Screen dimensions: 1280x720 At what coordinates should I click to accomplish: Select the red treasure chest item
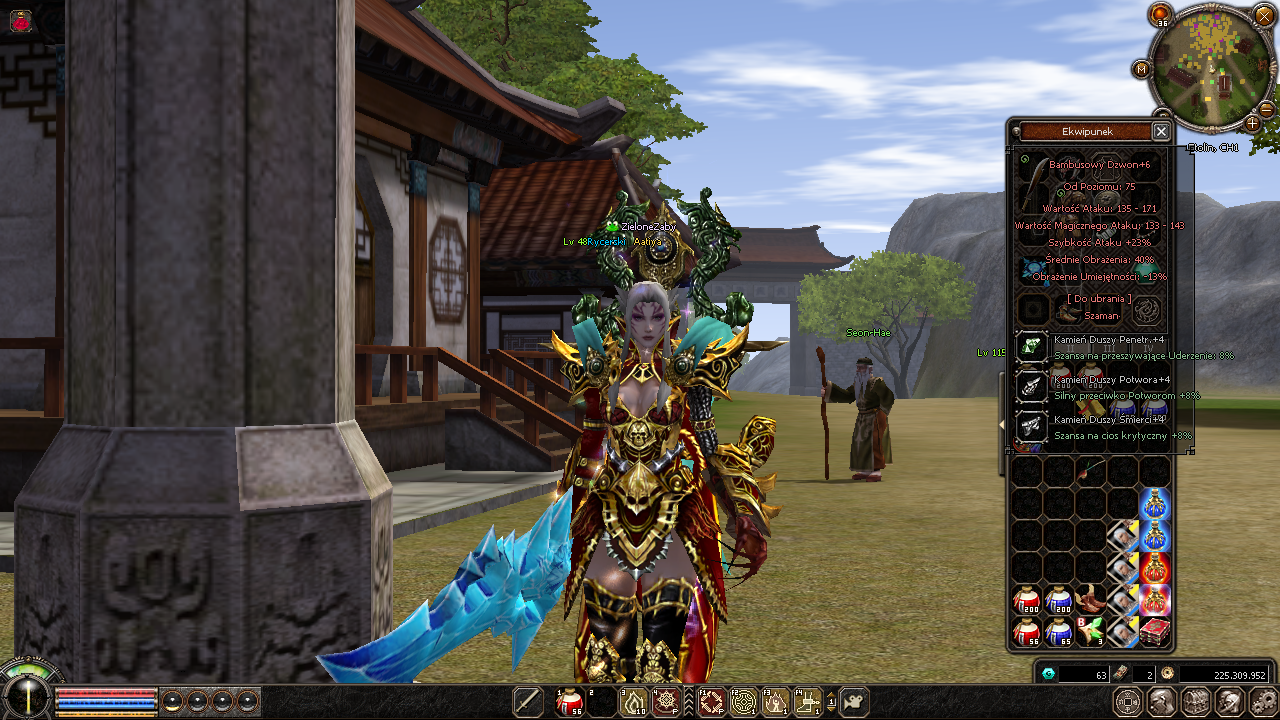pyautogui.click(x=1156, y=631)
